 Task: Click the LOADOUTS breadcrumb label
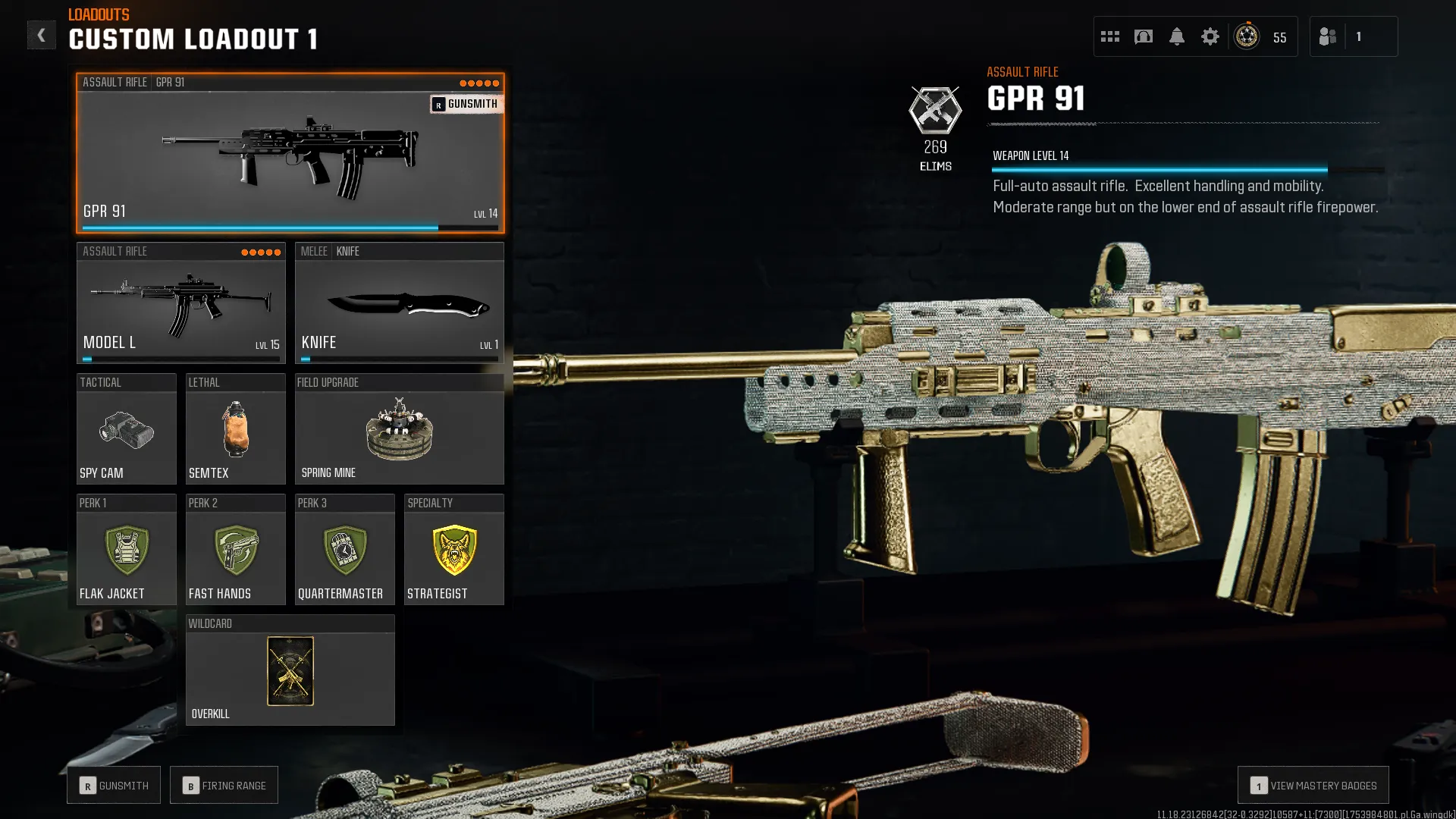pyautogui.click(x=97, y=14)
